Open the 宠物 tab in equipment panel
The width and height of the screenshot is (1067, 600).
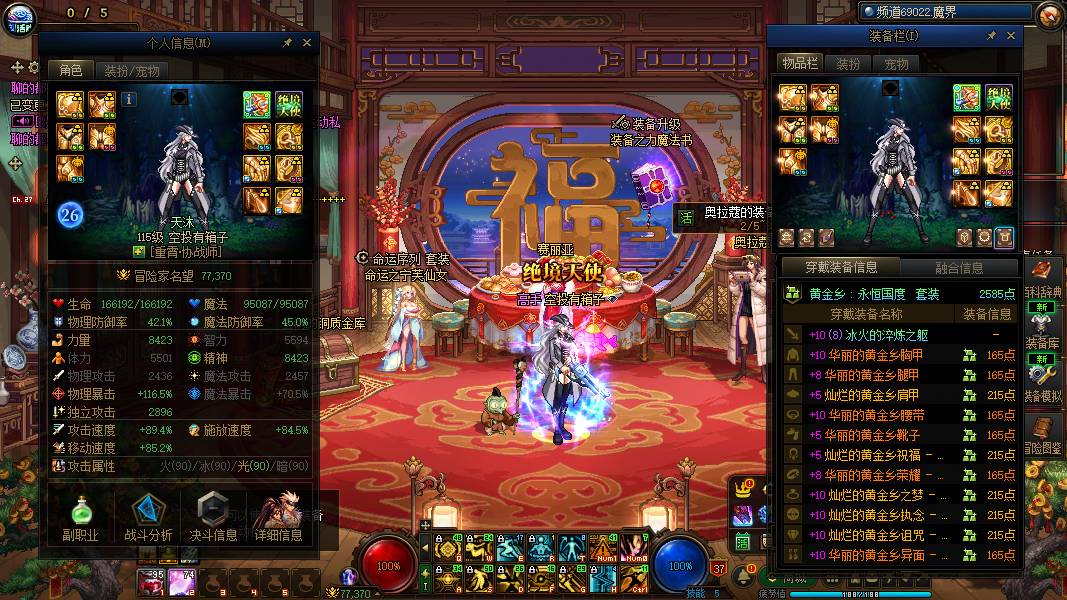click(896, 64)
